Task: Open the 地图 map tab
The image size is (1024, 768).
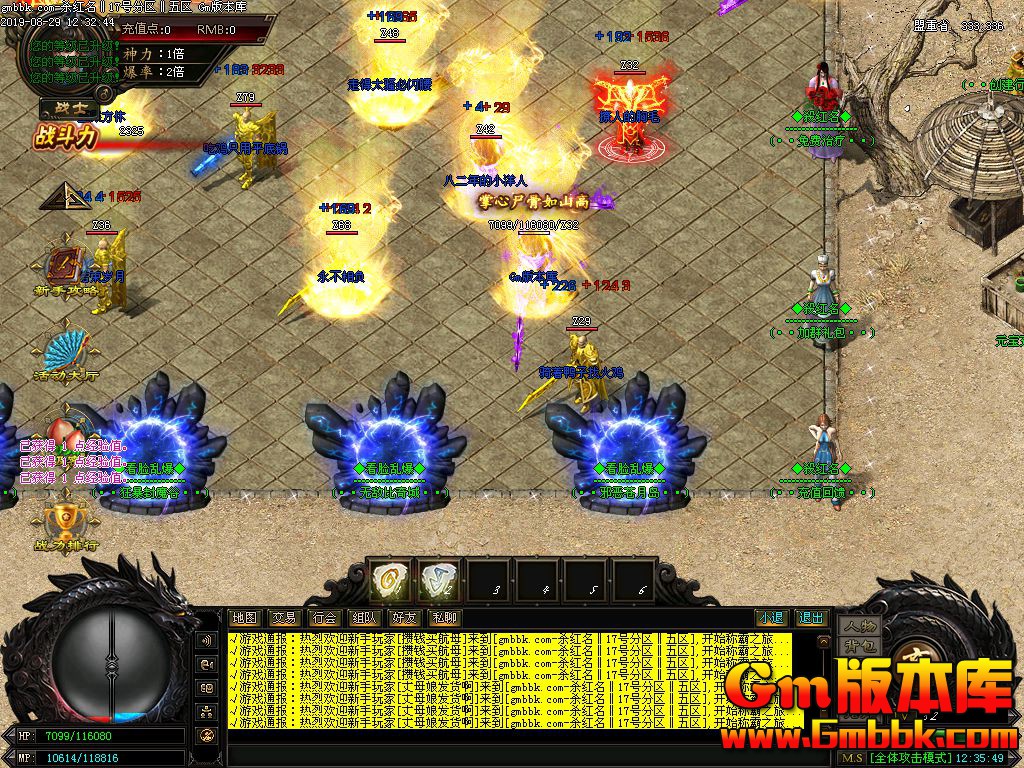Action: tap(244, 618)
